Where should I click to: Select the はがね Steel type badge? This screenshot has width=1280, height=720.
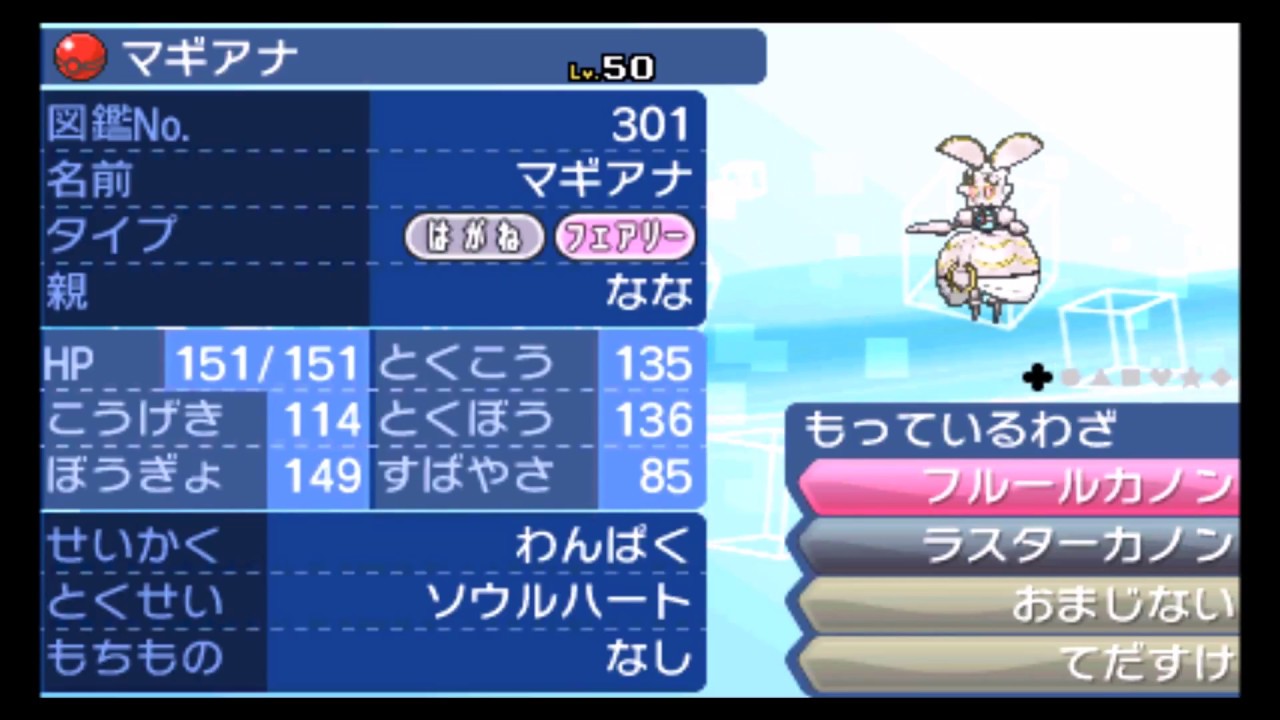(x=474, y=237)
